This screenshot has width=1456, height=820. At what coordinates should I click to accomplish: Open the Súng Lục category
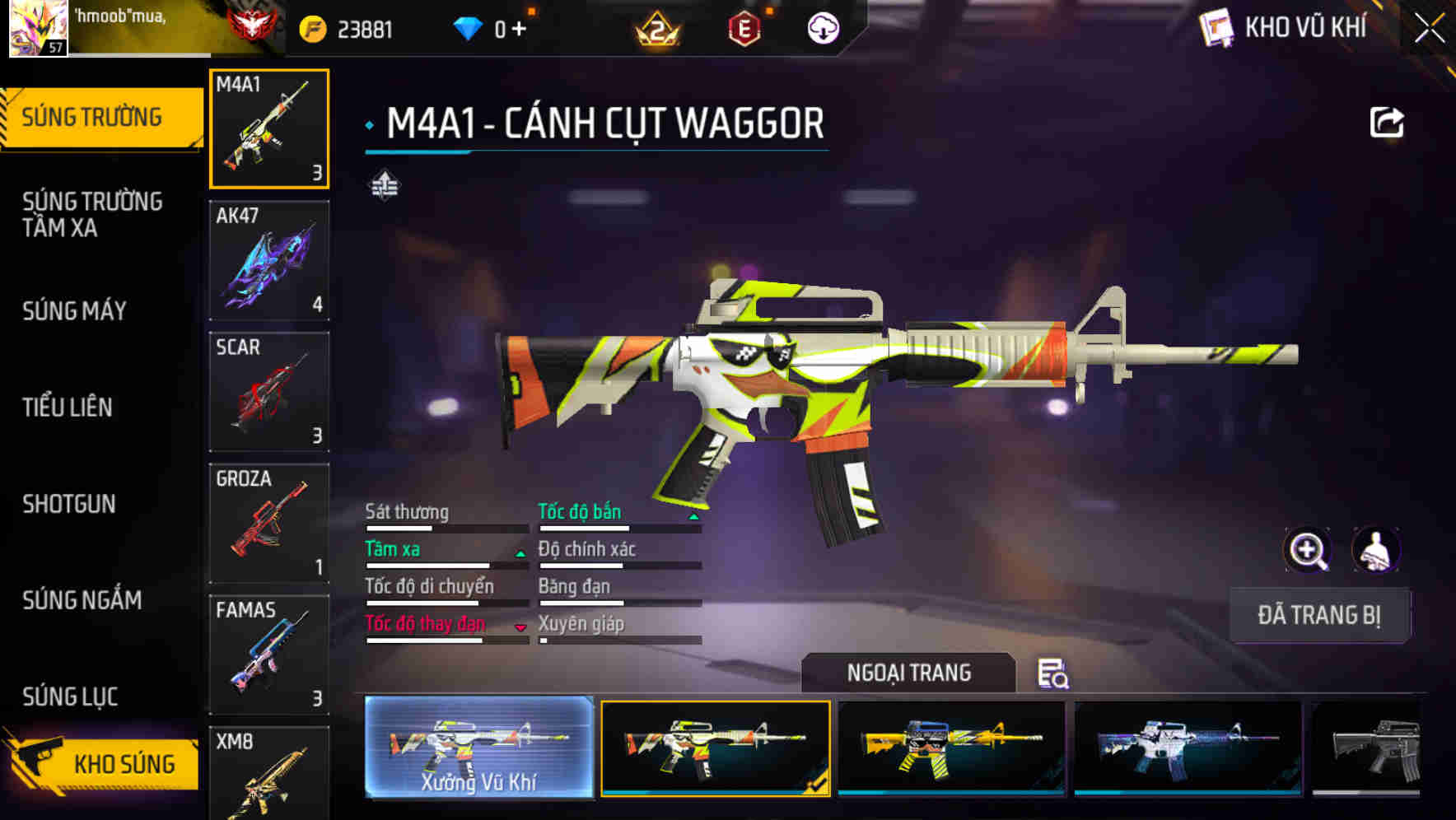coord(70,697)
